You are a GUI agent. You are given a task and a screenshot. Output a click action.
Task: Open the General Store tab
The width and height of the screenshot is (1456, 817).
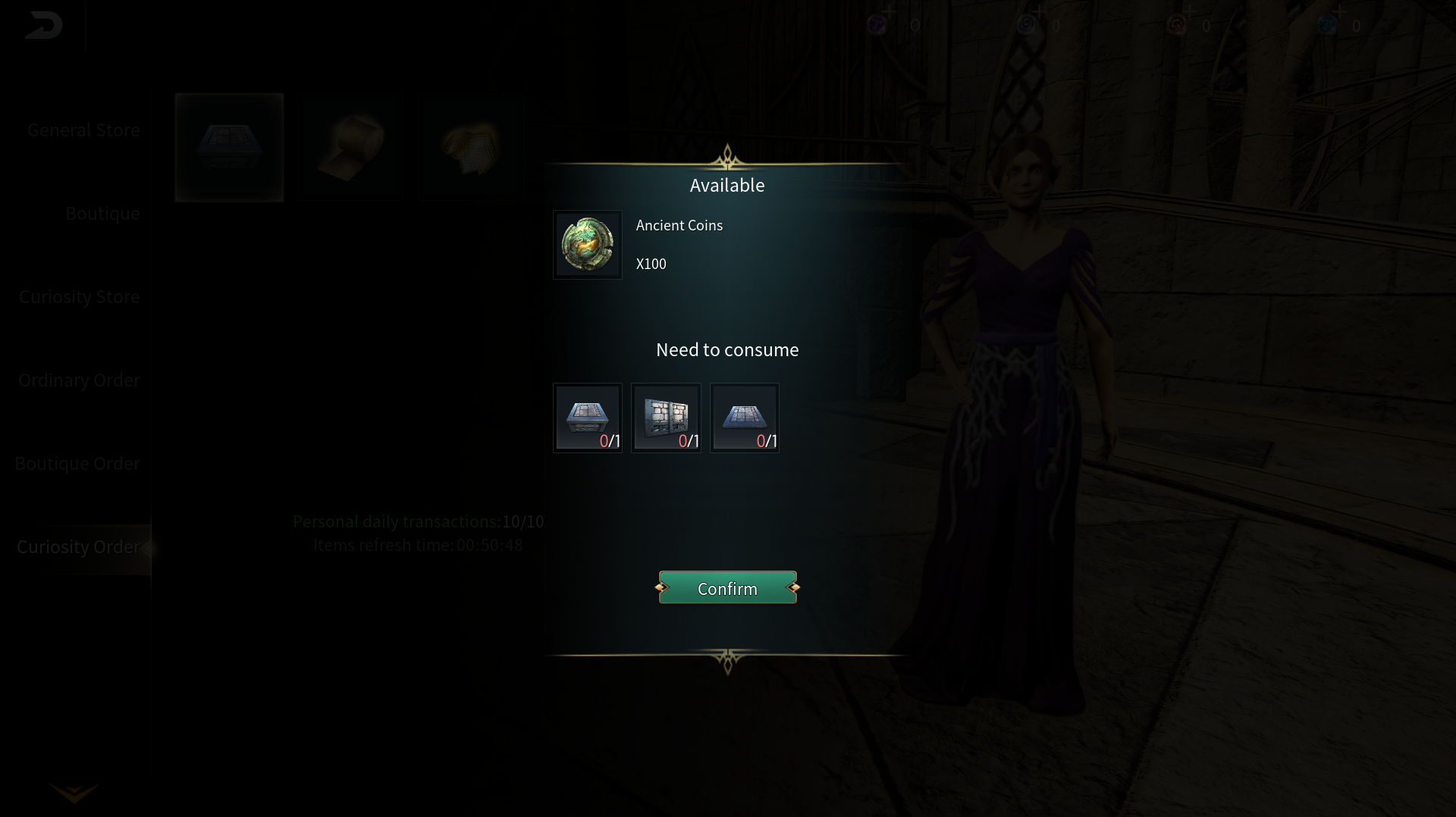tap(83, 130)
